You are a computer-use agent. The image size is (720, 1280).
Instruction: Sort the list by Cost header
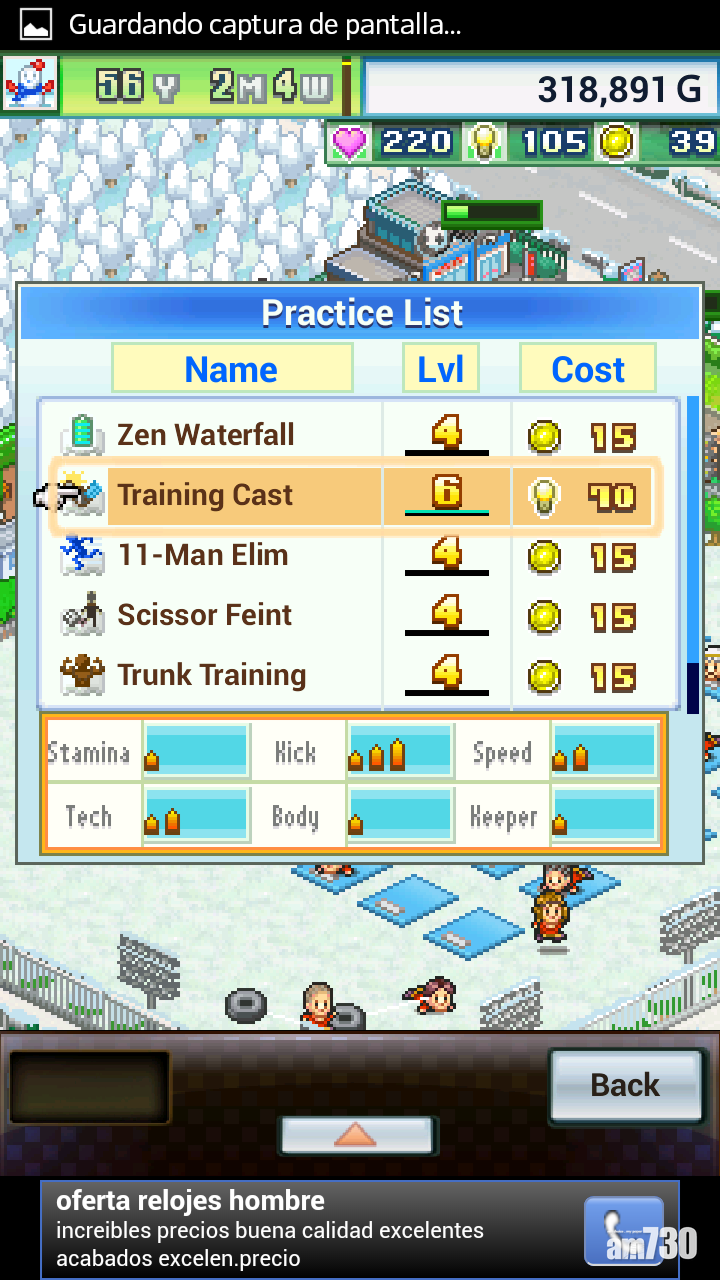pyautogui.click(x=588, y=369)
